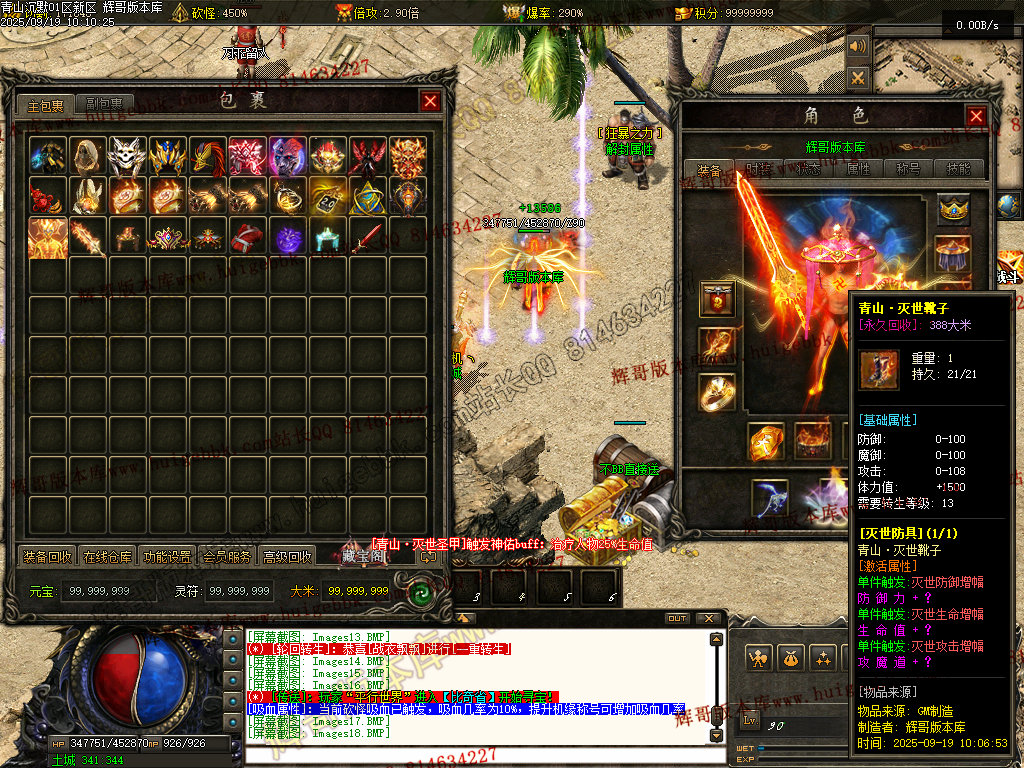1024x768 pixels.
Task: Show the 称号 titles tab
Action: pos(909,170)
